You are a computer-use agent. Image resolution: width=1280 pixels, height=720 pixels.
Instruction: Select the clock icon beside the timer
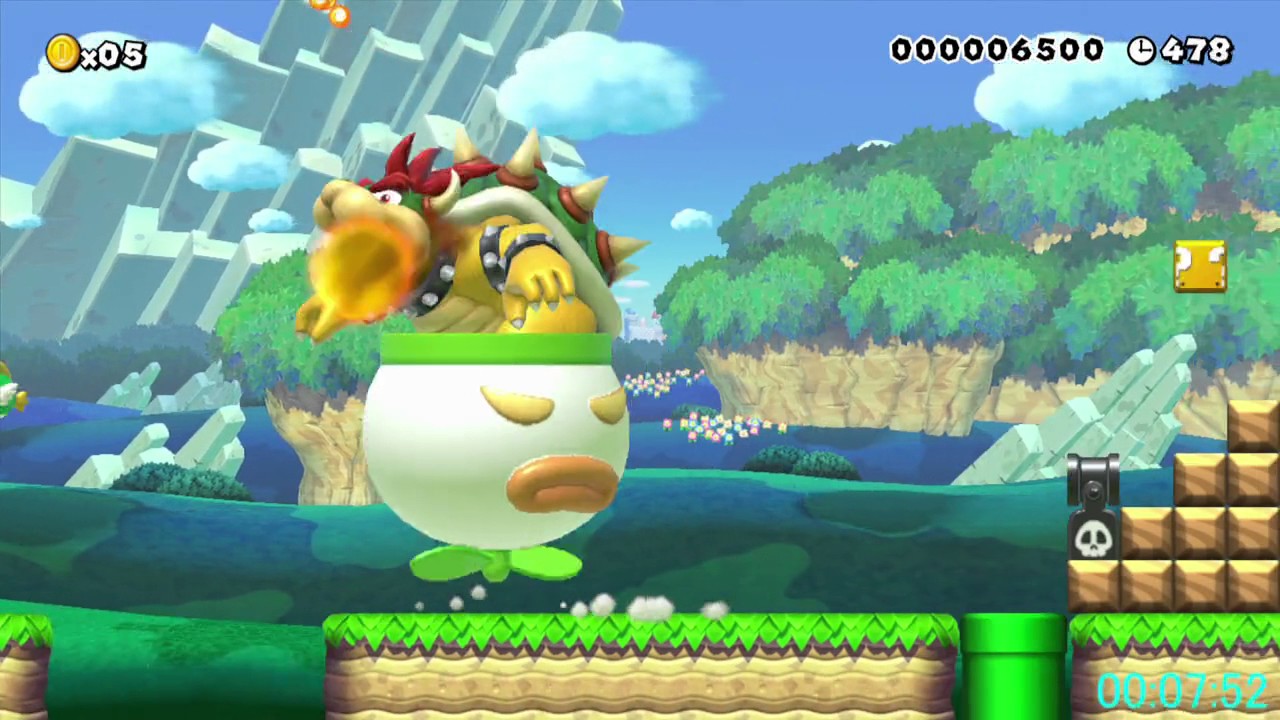pos(1141,50)
